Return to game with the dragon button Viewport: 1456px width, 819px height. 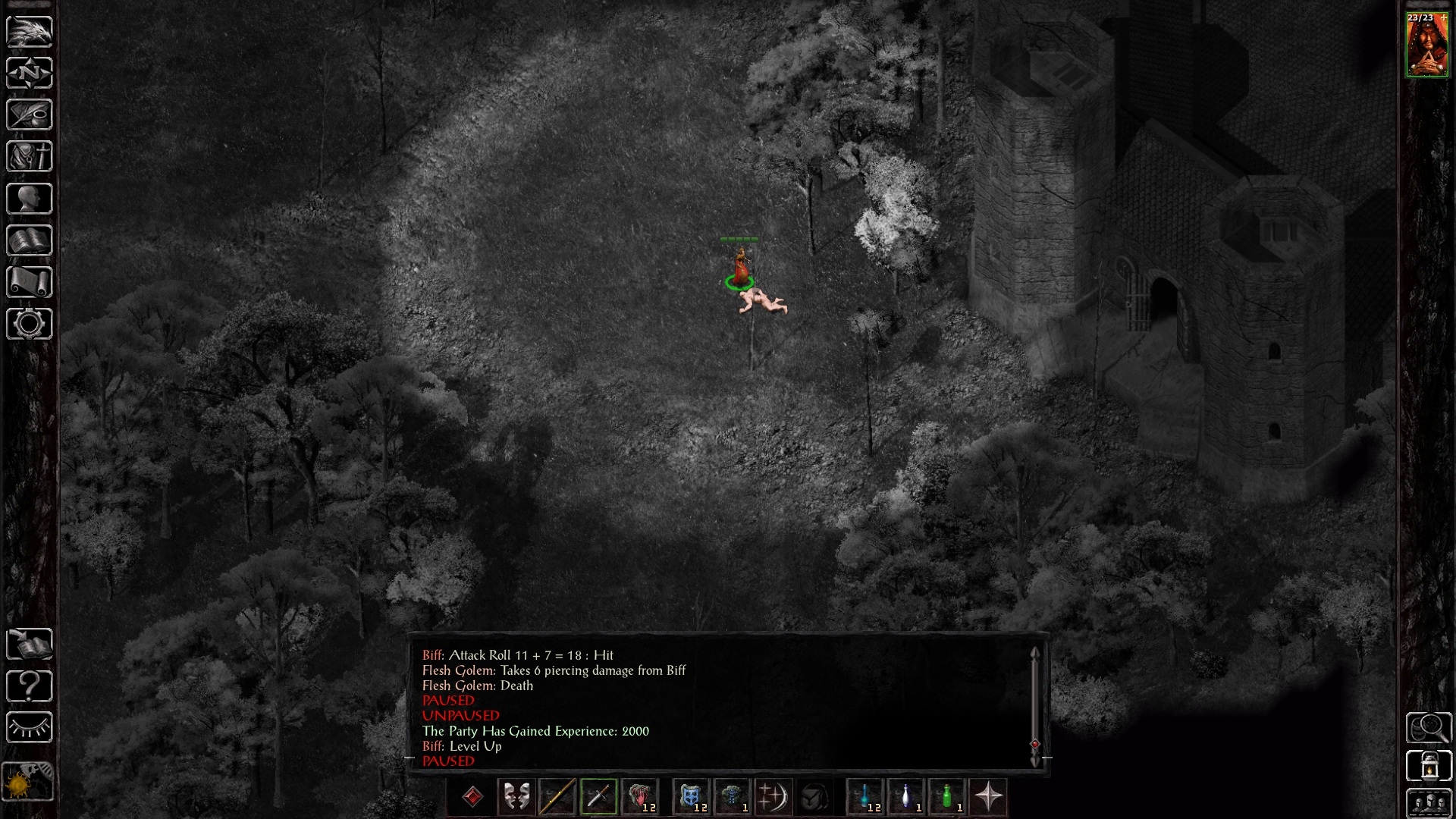pos(30,31)
